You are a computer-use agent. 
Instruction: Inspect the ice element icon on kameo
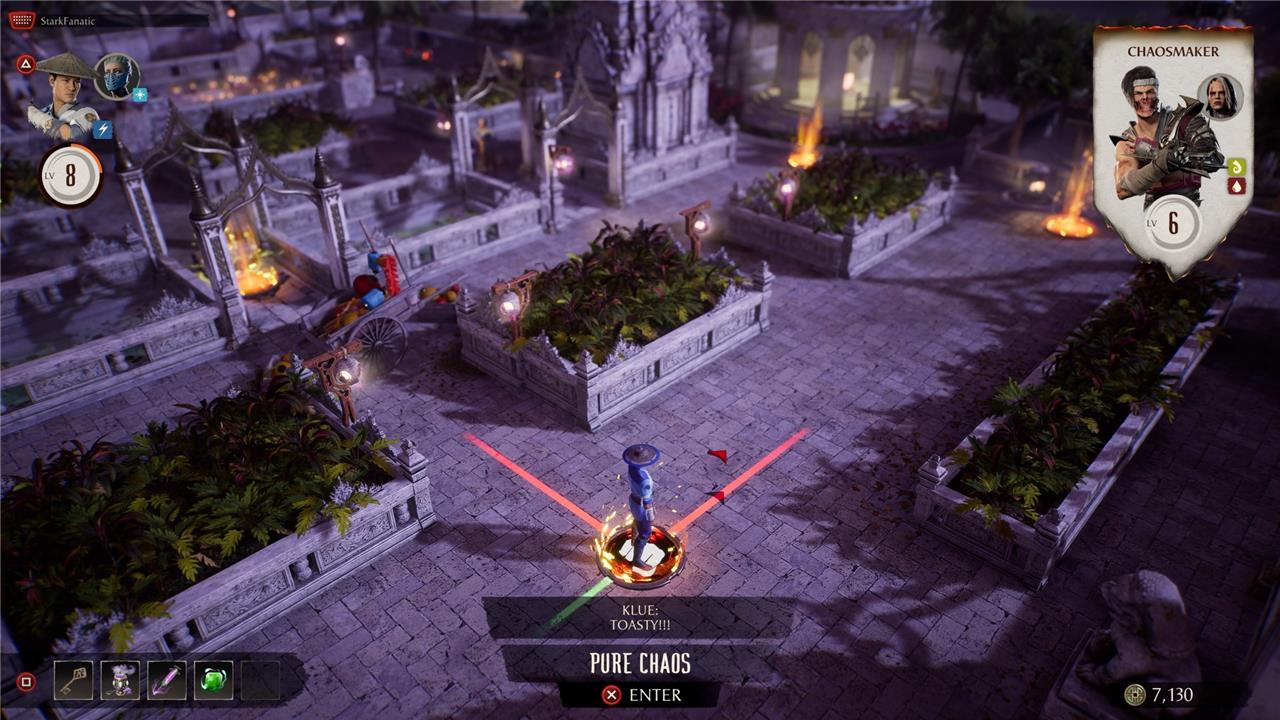[x=140, y=95]
